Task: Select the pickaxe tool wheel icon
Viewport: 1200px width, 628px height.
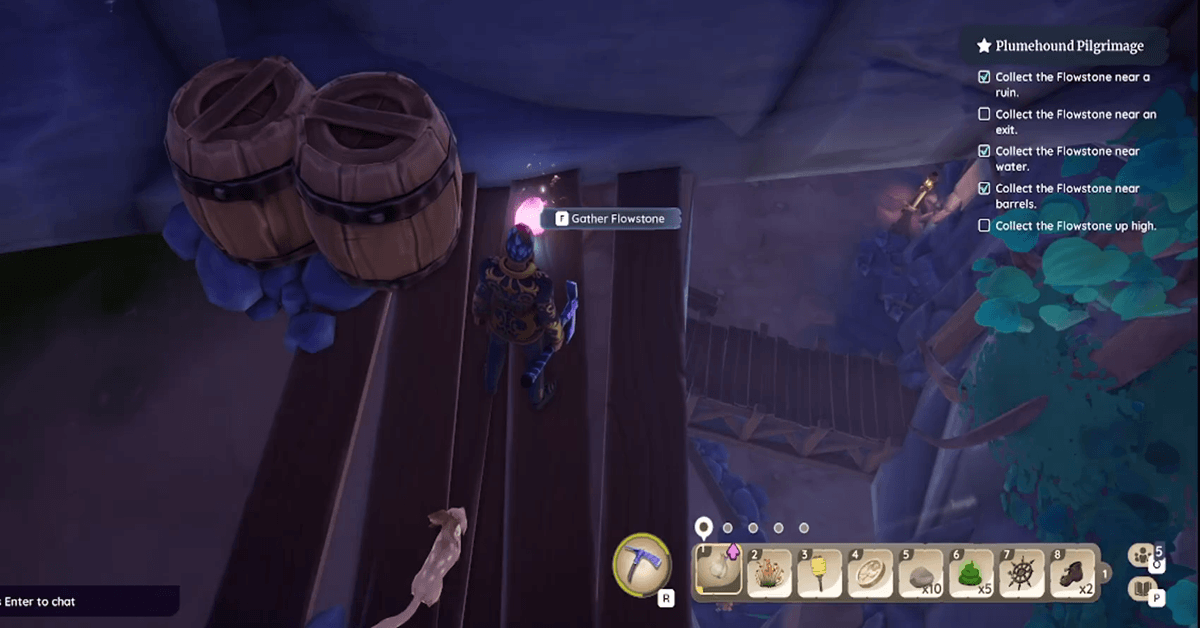Action: click(x=639, y=565)
